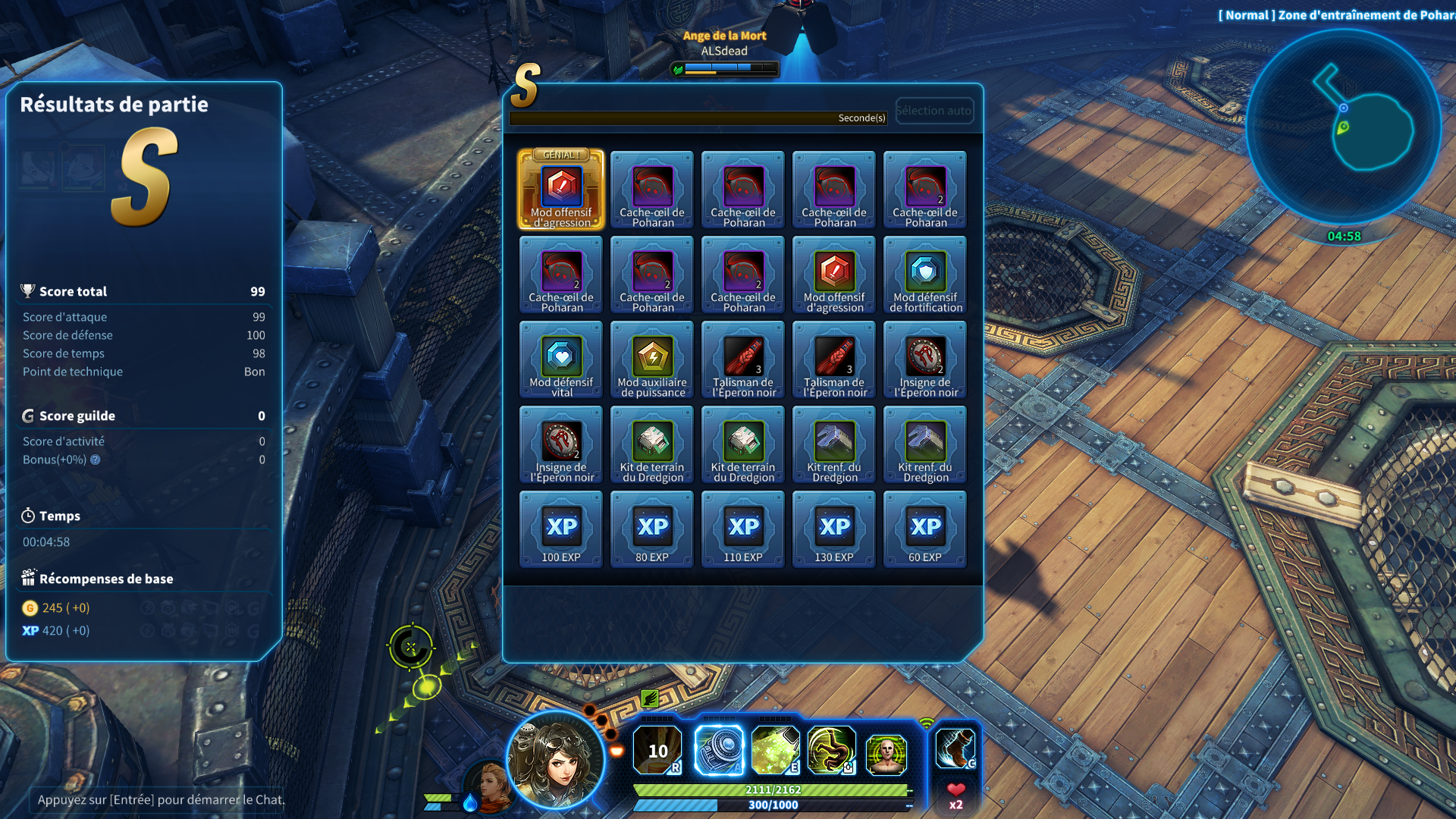Choose the 100 EXP reward tile
This screenshot has height=819, width=1456.
[x=561, y=529]
